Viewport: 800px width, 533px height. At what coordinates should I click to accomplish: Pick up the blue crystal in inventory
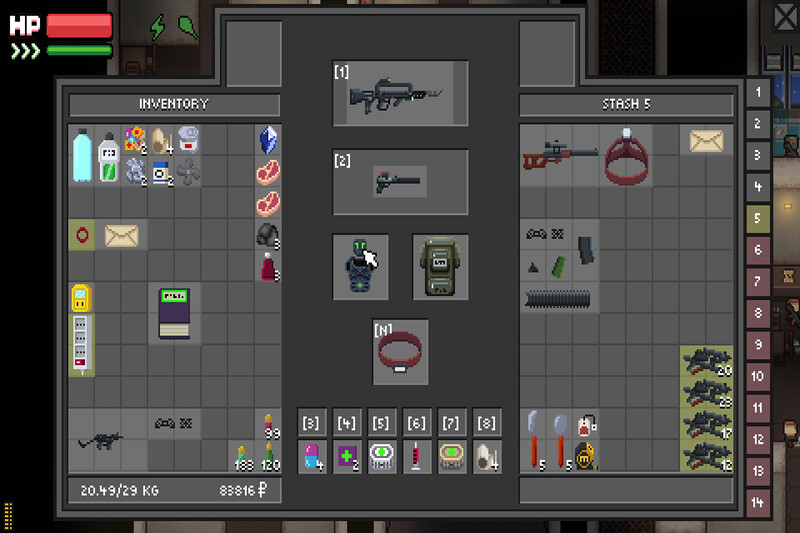click(x=268, y=140)
